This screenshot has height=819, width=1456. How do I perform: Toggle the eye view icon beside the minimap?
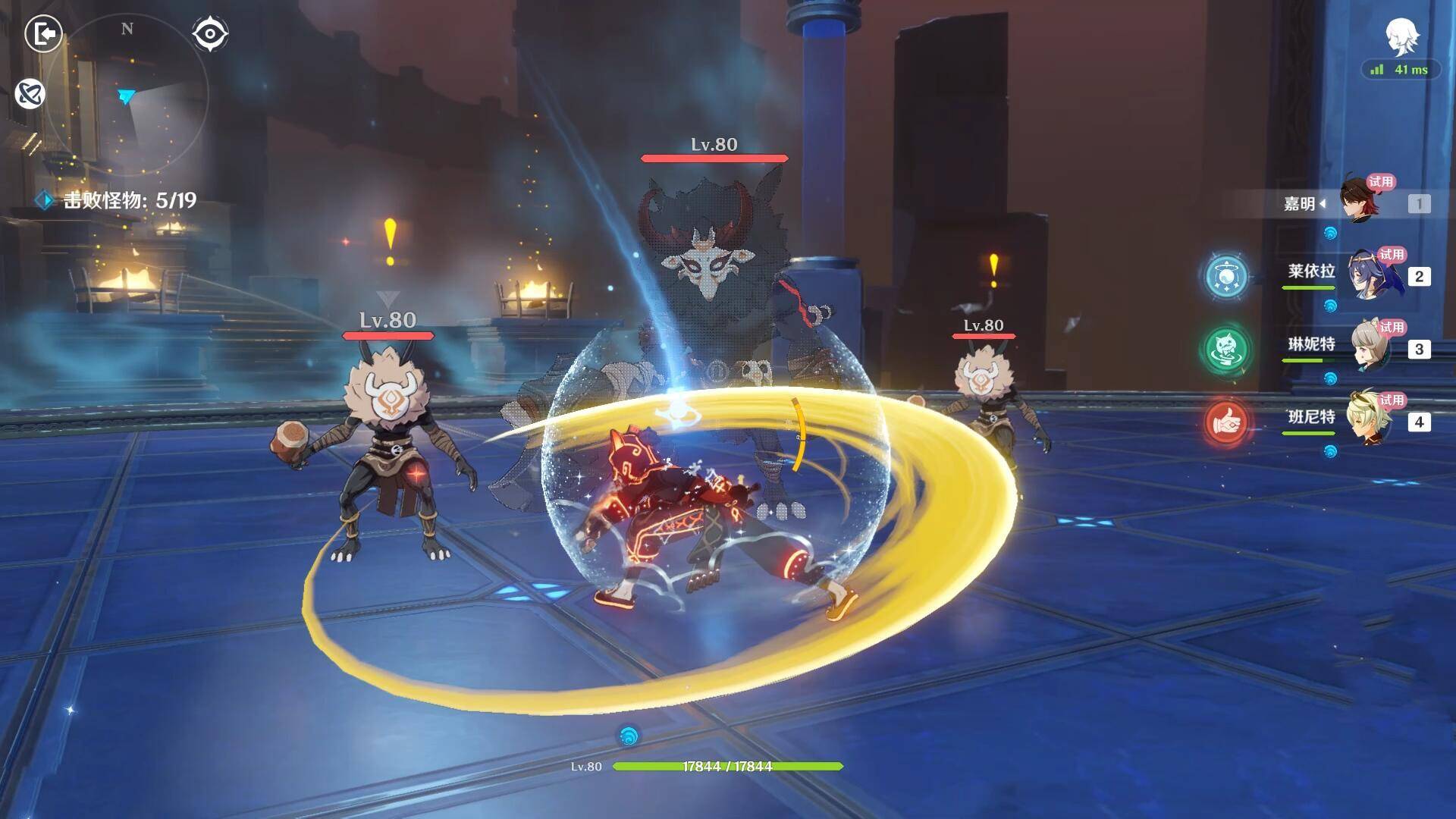pos(210,34)
